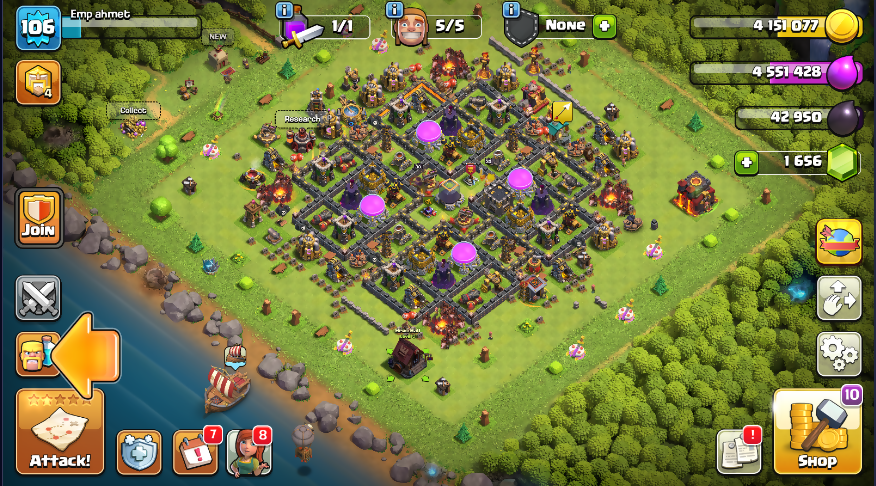Click the gold Town Hall icon marked 4
The width and height of the screenshot is (876, 486).
point(38,83)
